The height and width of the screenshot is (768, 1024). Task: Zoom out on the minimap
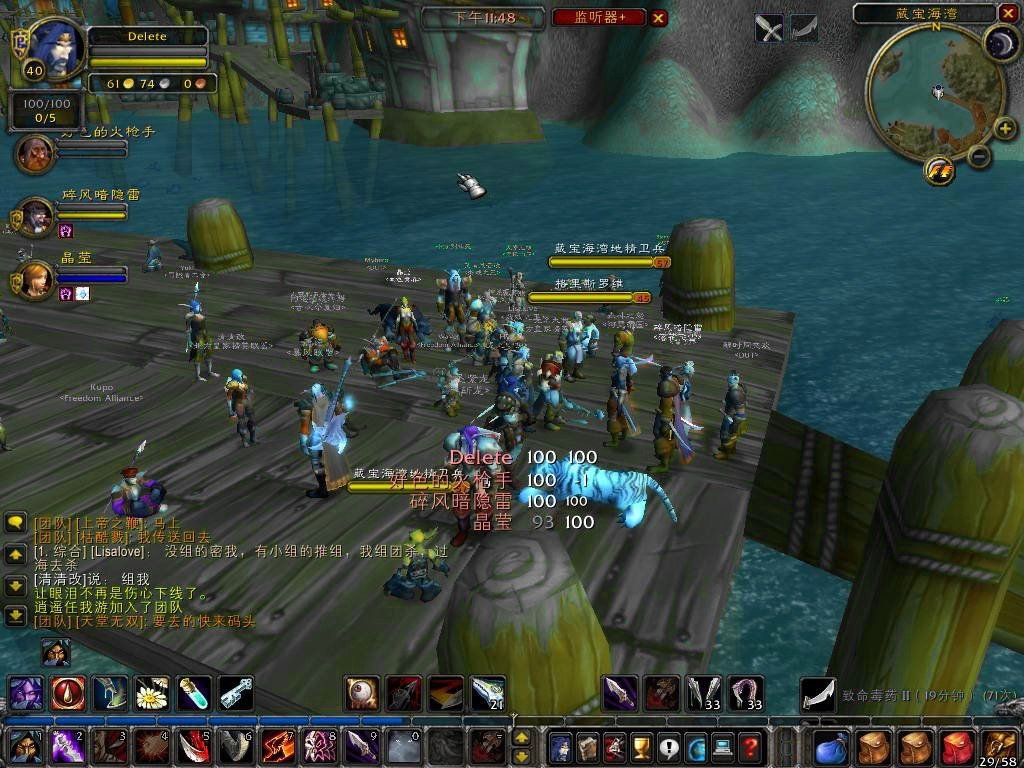(x=980, y=156)
